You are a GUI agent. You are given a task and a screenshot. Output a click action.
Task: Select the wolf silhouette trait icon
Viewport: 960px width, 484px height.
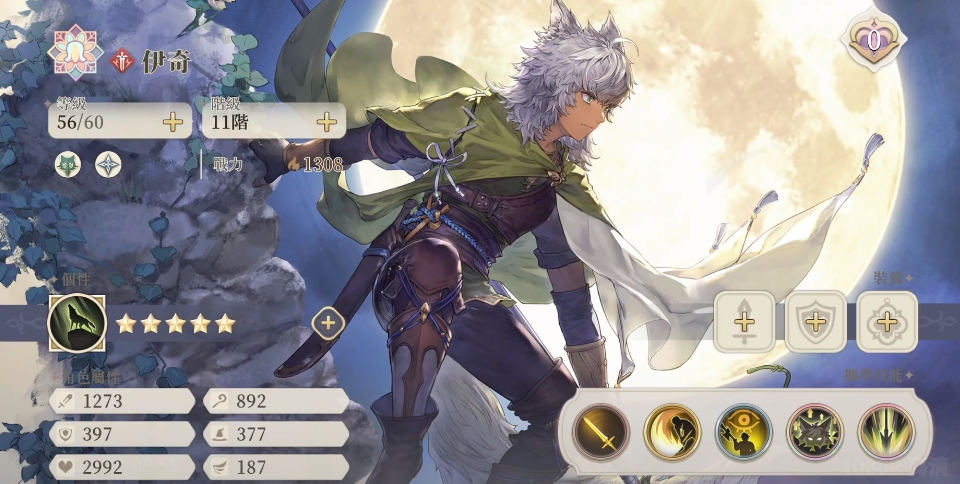pos(77,323)
